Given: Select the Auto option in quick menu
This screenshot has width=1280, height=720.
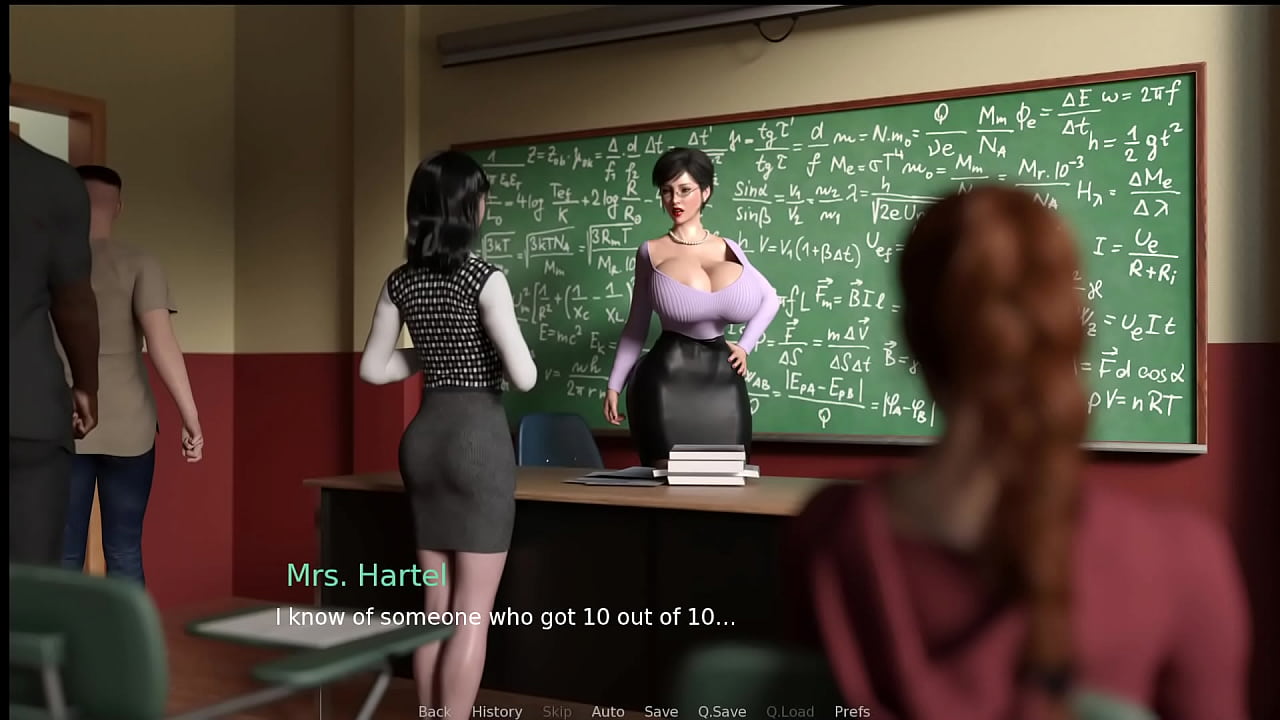Looking at the screenshot, I should (608, 711).
